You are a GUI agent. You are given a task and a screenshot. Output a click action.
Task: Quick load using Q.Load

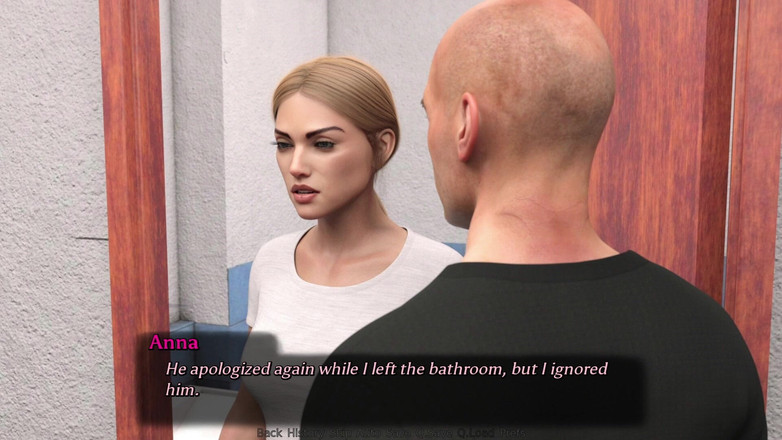point(477,433)
